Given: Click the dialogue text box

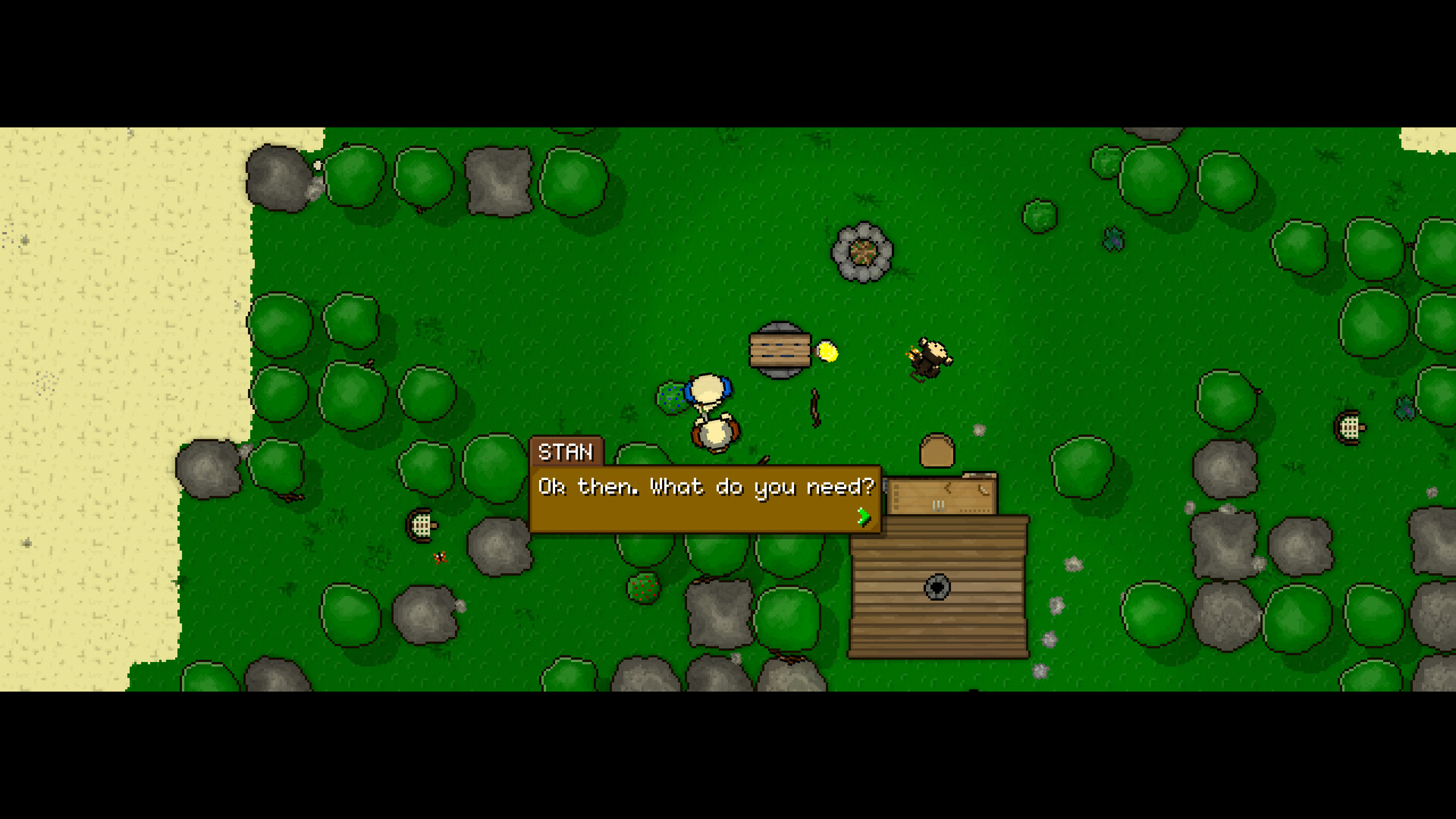Looking at the screenshot, I should click(x=705, y=488).
